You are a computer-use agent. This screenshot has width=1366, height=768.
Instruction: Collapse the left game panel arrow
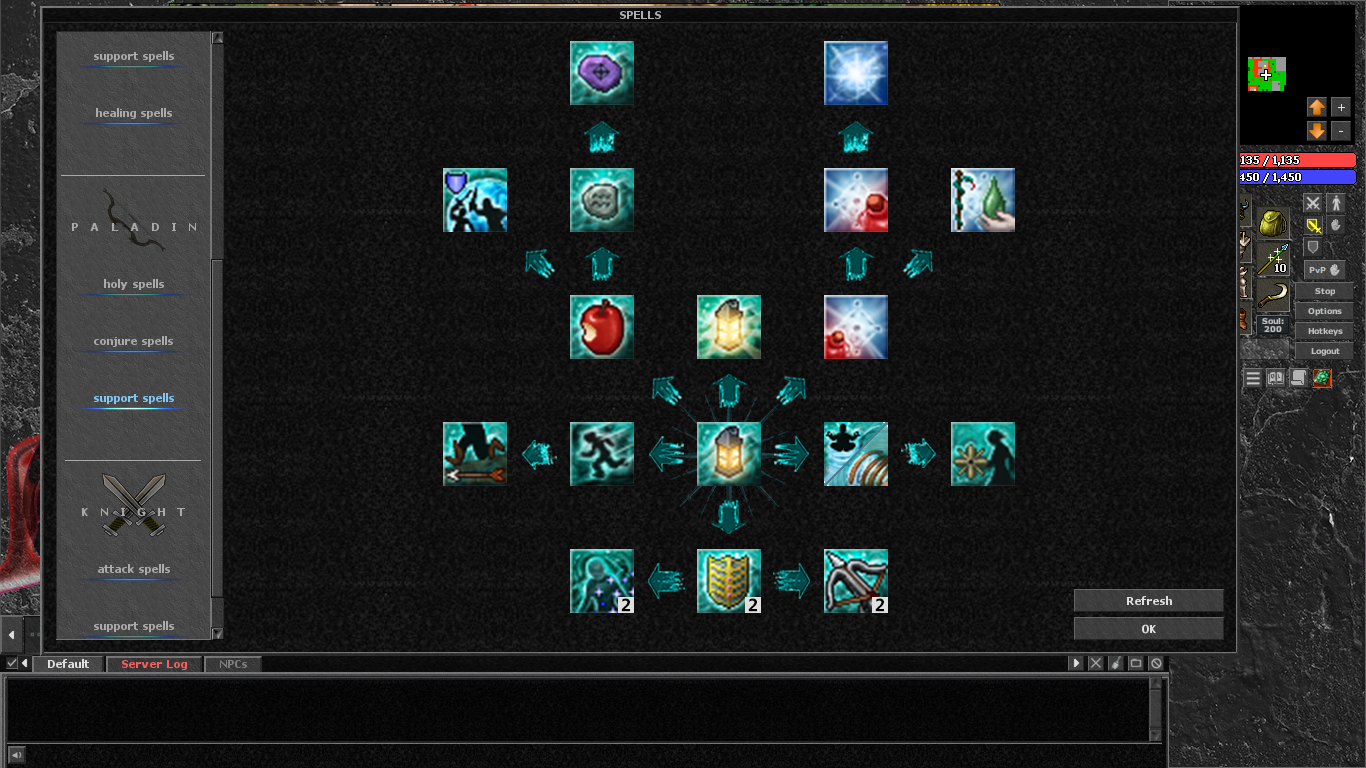pyautogui.click(x=11, y=632)
